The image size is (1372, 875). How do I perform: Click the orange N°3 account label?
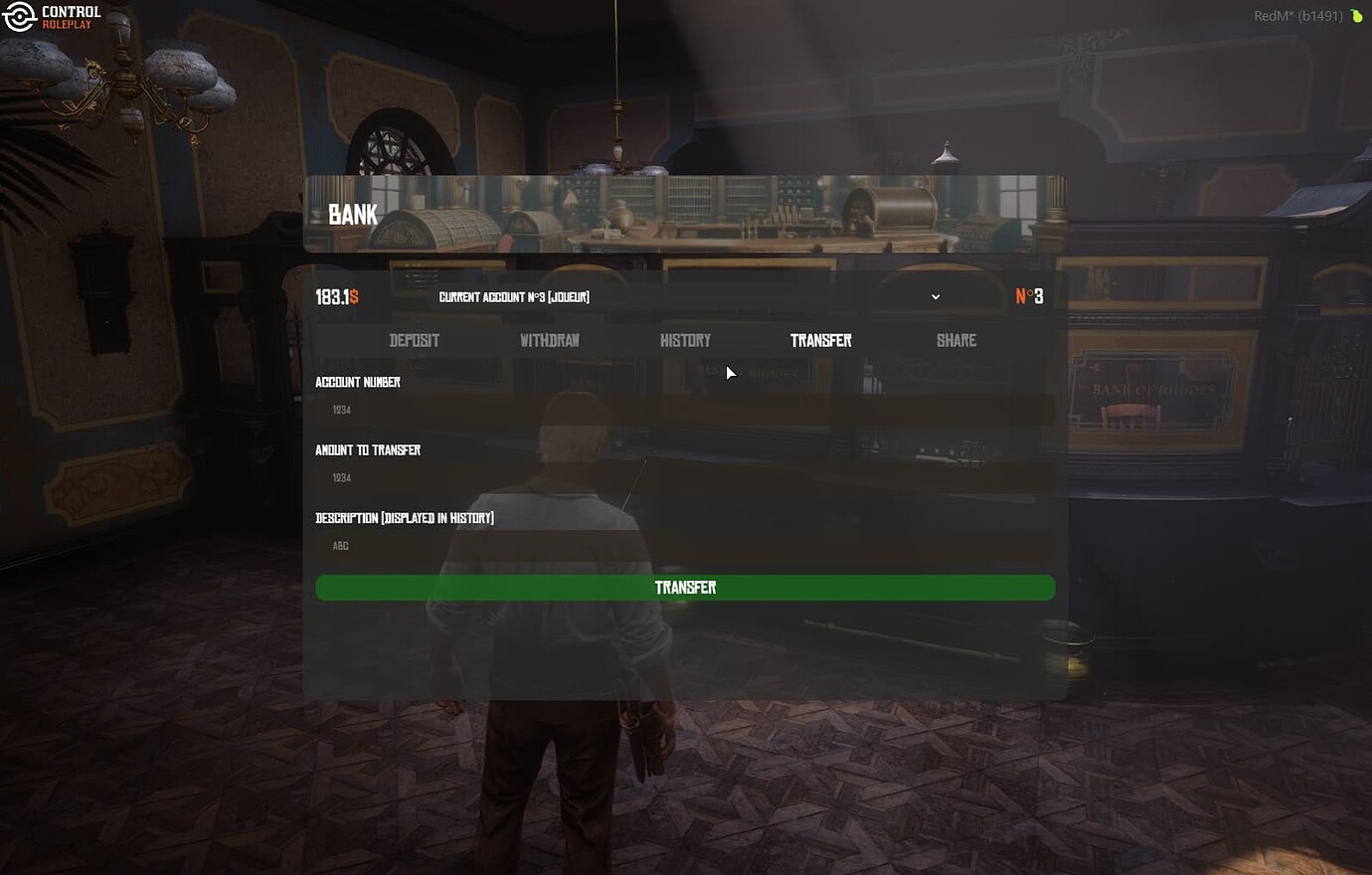[1029, 295]
